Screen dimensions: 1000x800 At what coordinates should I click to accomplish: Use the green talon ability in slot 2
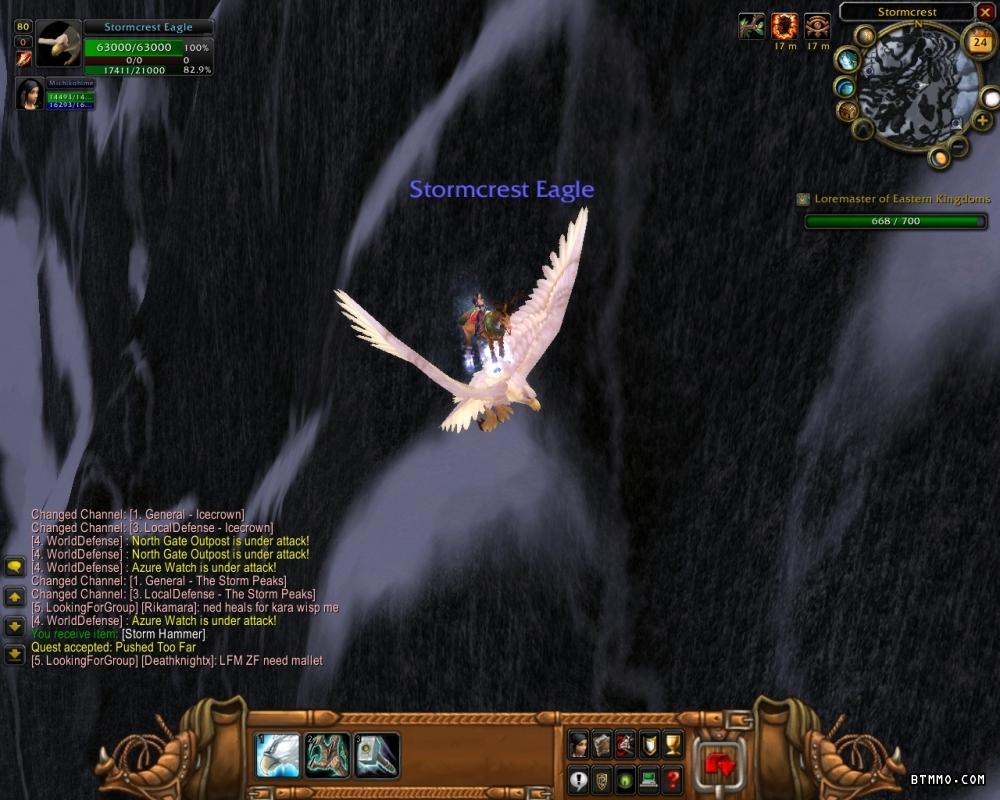[x=327, y=756]
